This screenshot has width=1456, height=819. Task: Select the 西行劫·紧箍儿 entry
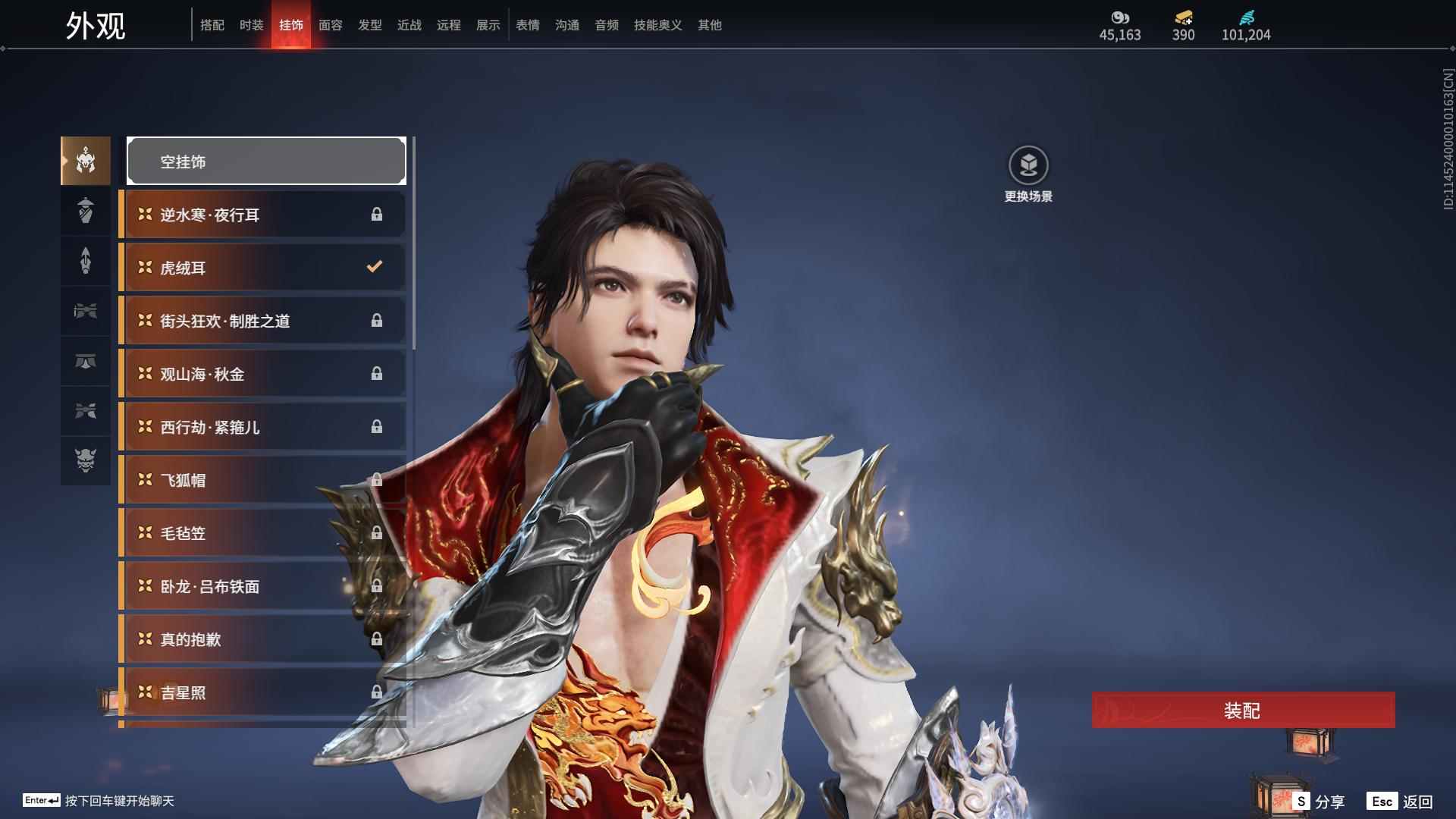[262, 427]
